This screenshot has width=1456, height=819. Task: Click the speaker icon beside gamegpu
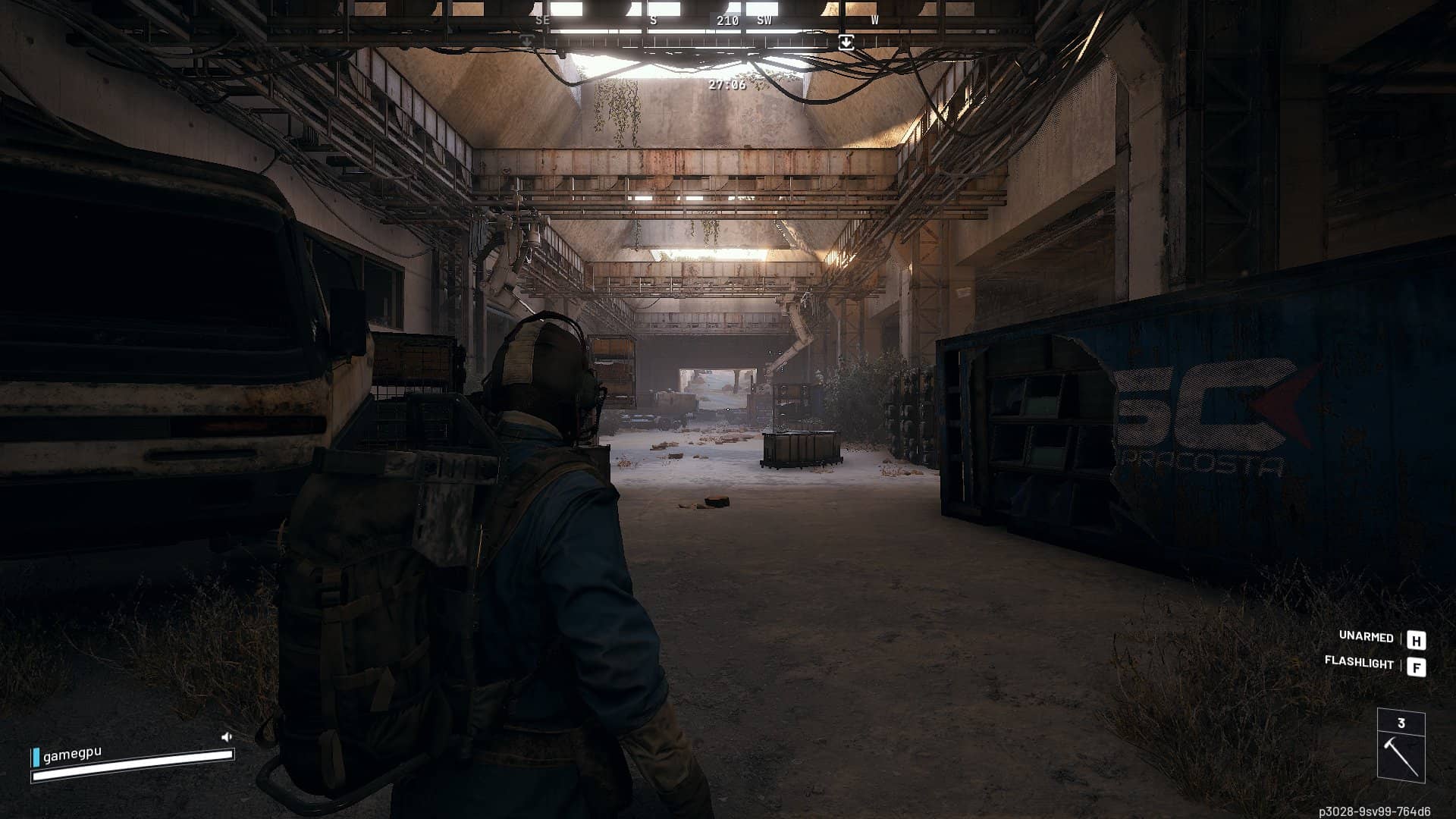(x=226, y=736)
